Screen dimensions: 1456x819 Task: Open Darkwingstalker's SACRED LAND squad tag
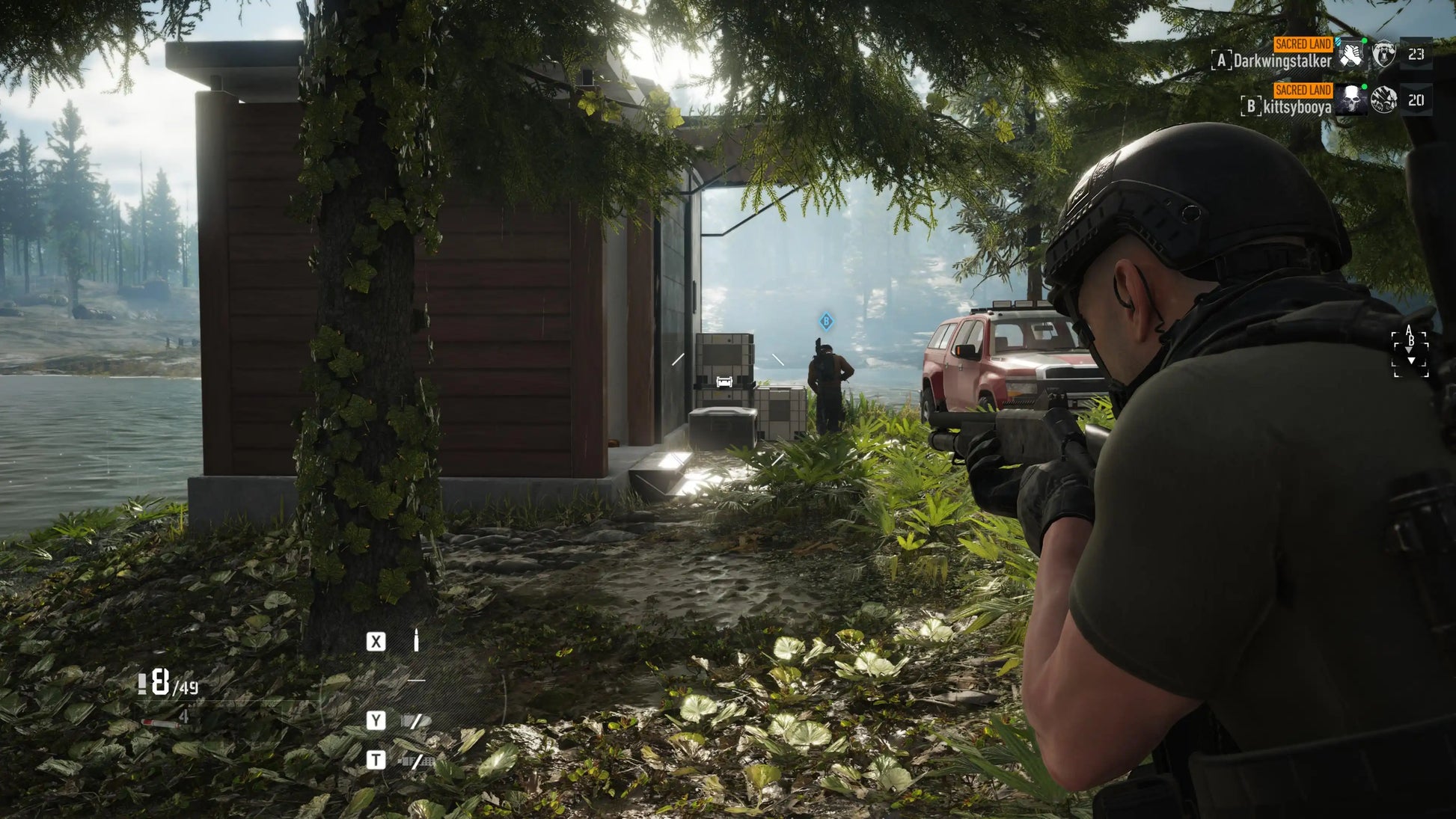1303,44
